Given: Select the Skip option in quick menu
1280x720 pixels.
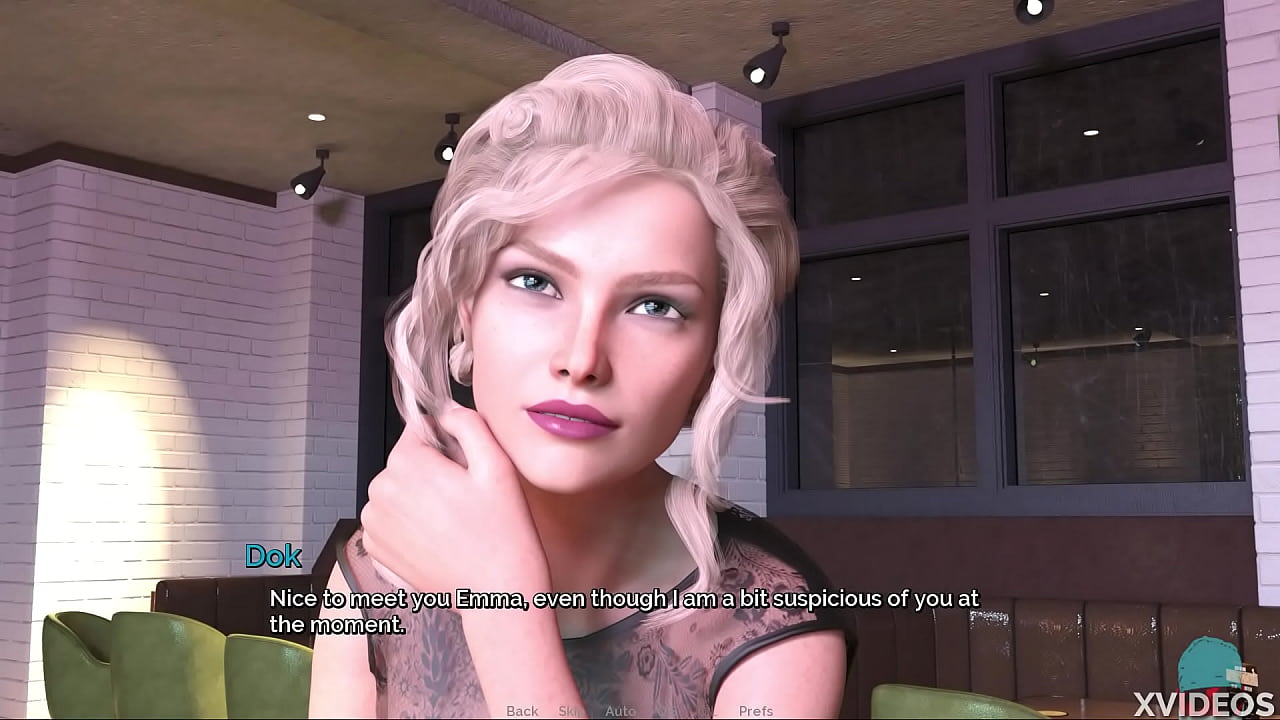Looking at the screenshot, I should pos(570,710).
